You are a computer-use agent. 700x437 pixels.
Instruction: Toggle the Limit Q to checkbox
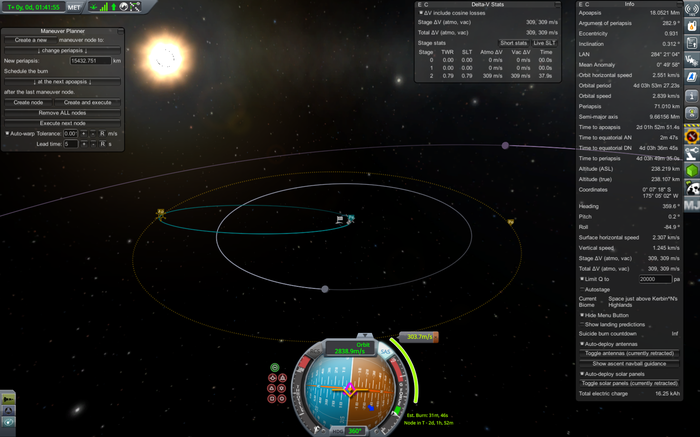[x=583, y=278]
